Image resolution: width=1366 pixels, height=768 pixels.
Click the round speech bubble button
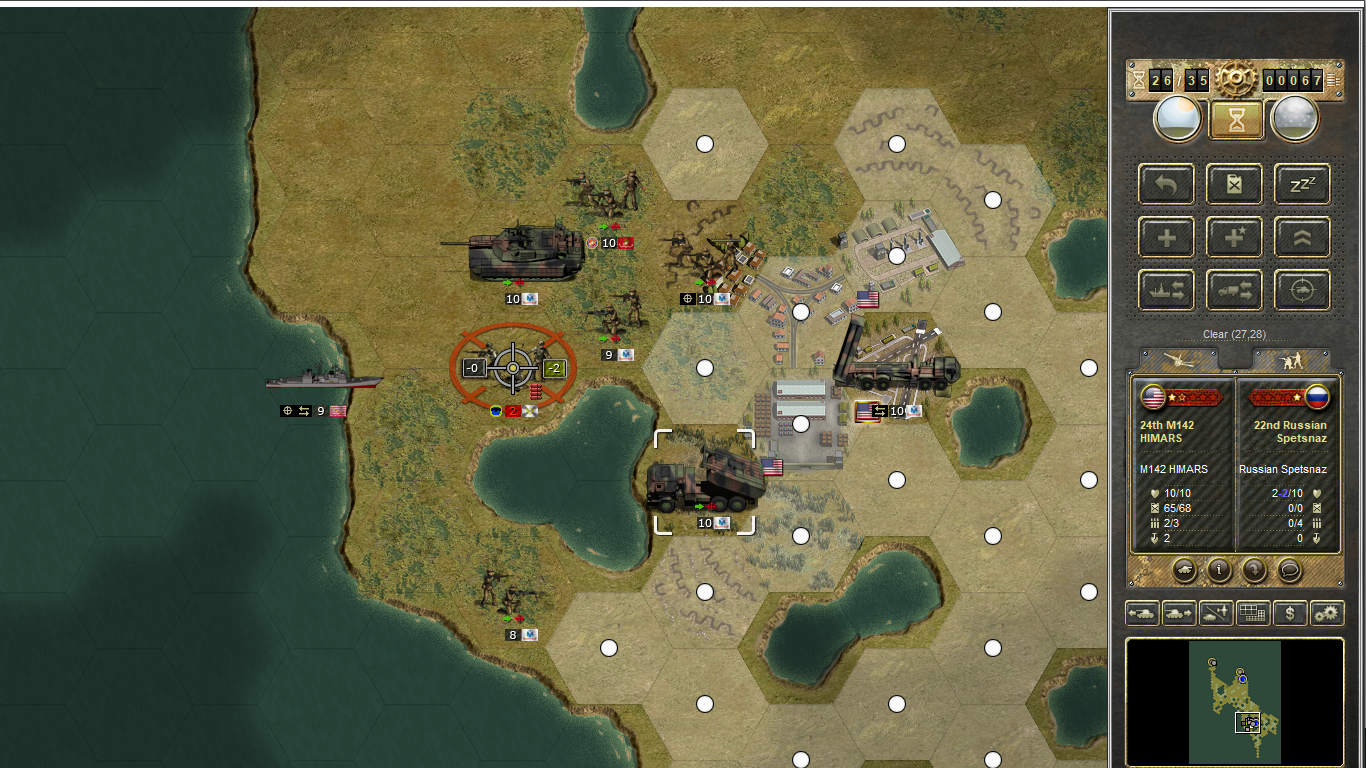[x=1290, y=570]
